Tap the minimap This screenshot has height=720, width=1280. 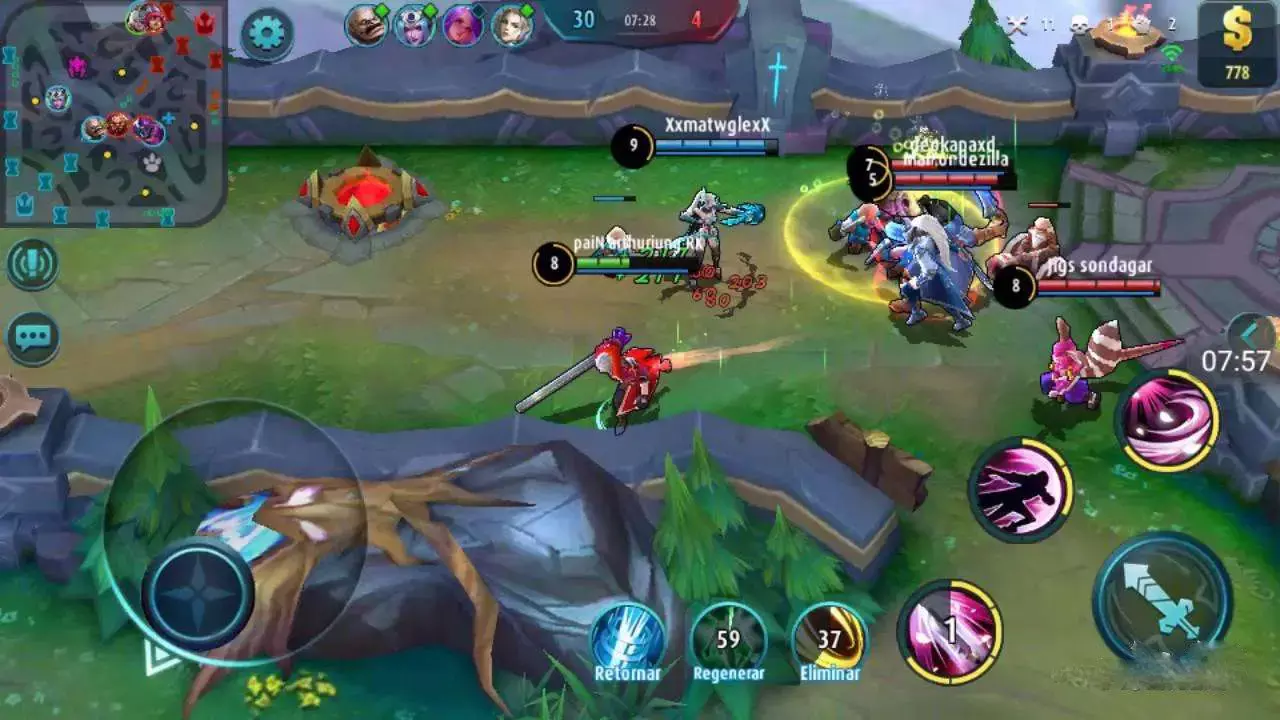point(112,112)
